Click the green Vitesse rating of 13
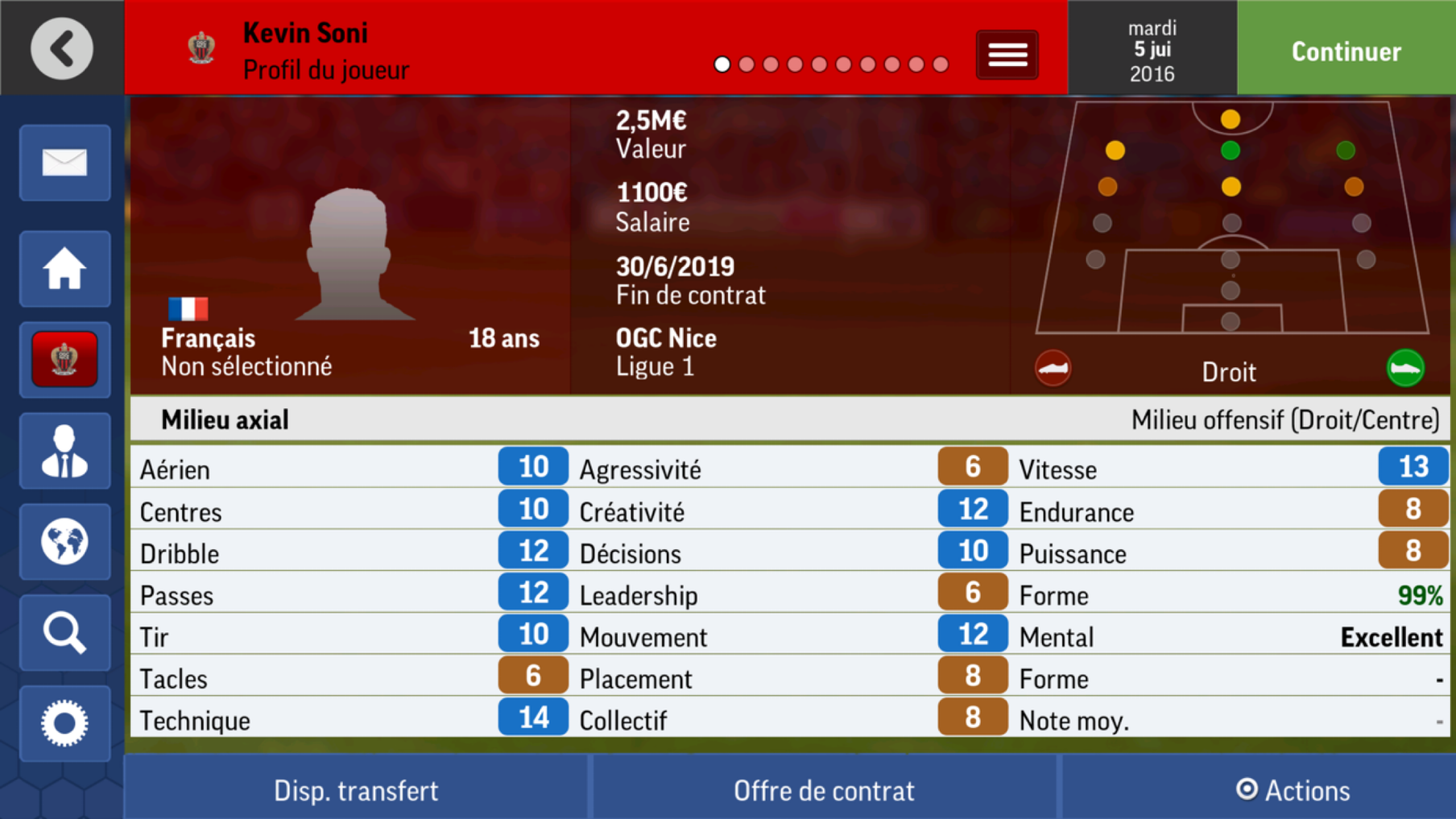The image size is (1456, 819). click(1413, 468)
